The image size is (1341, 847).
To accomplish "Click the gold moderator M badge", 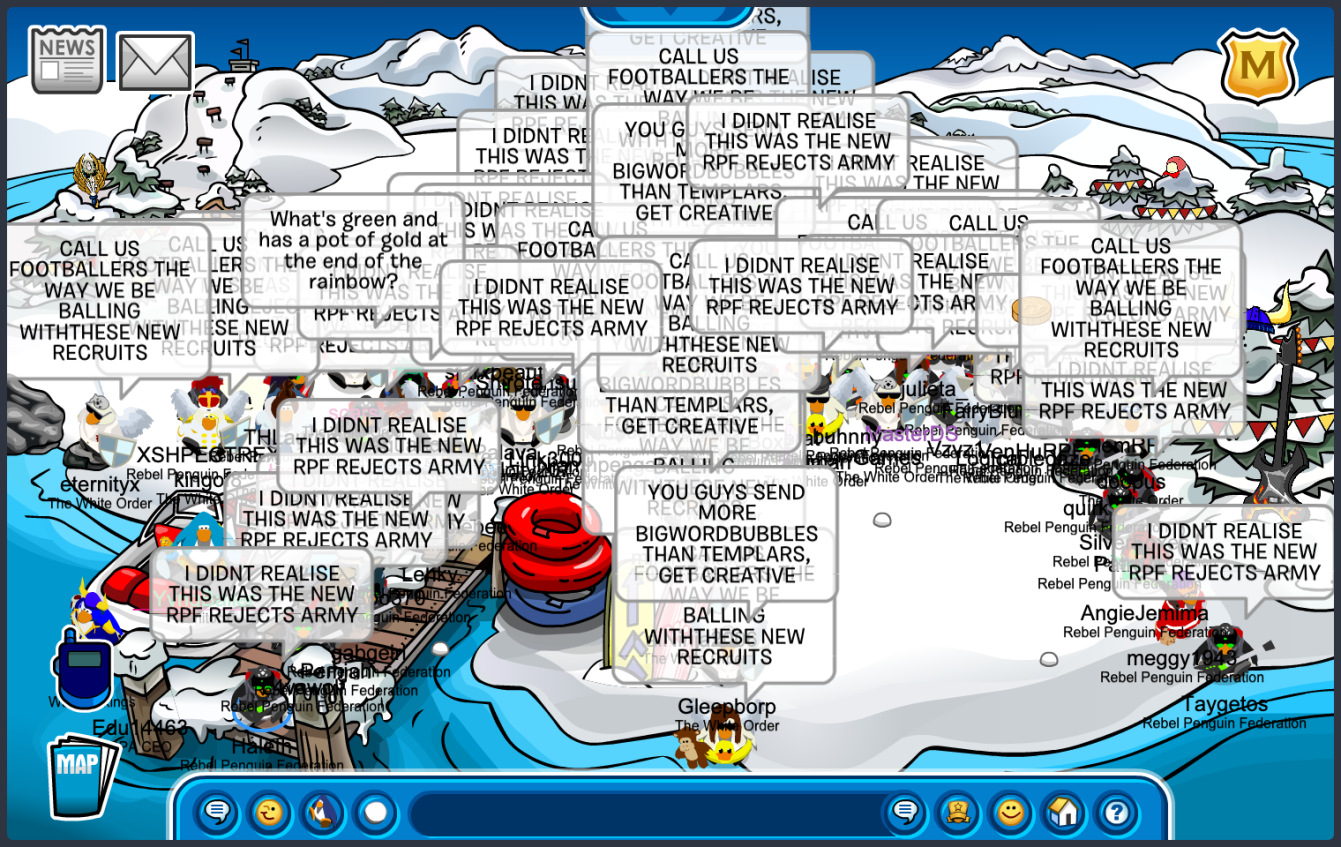I will click(x=1257, y=66).
